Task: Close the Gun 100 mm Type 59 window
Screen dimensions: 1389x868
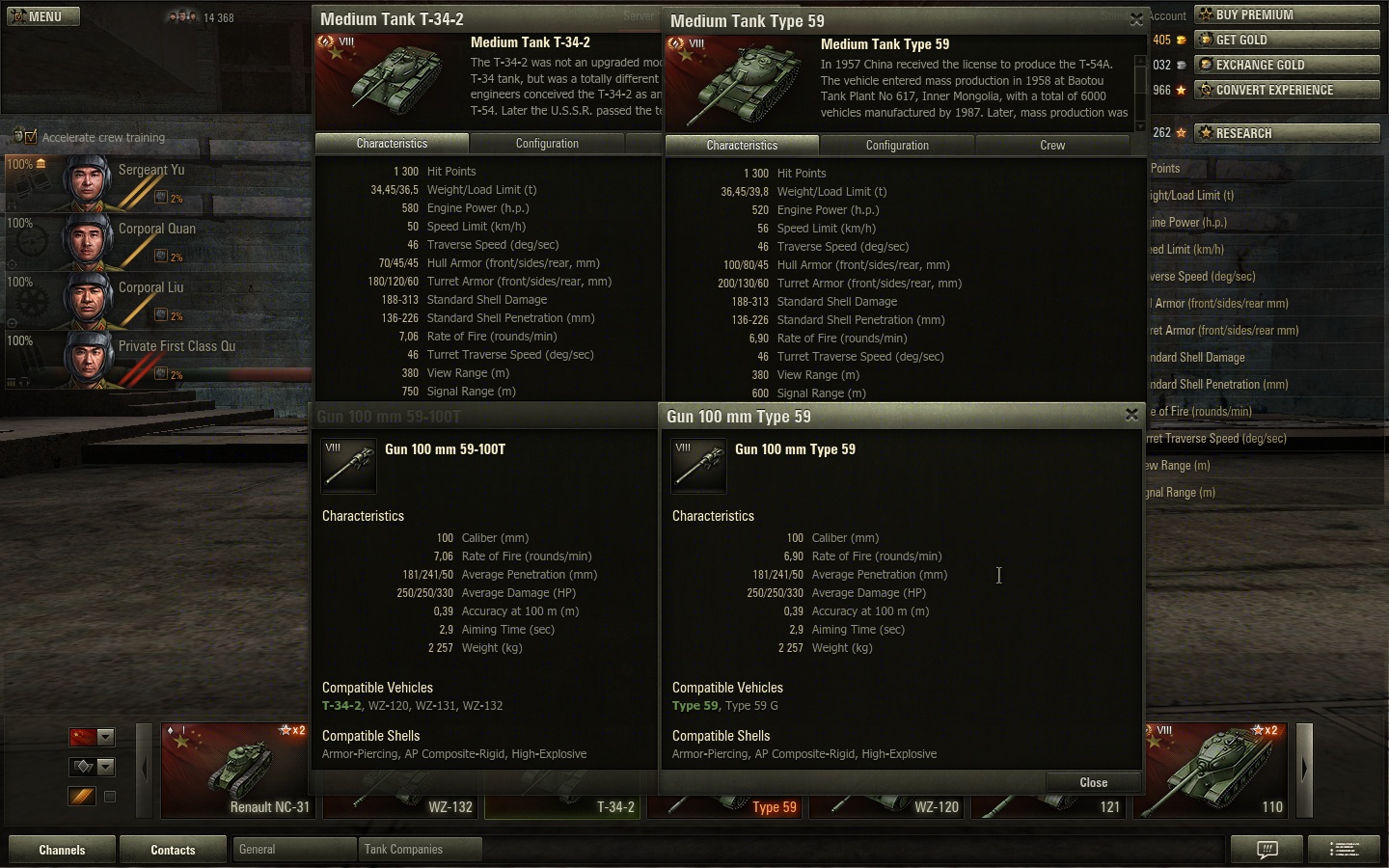Action: pos(1131,415)
